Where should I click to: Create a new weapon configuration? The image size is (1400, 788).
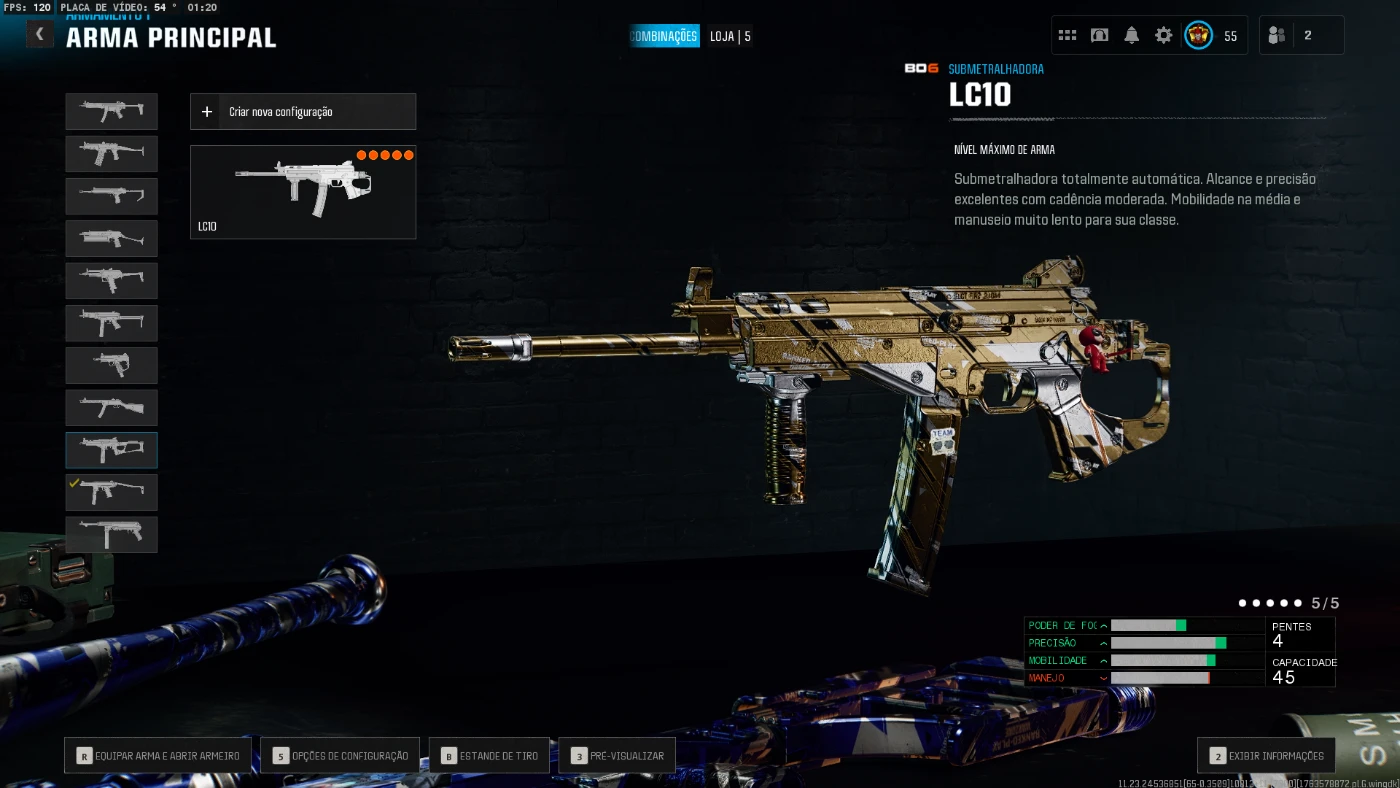point(302,112)
